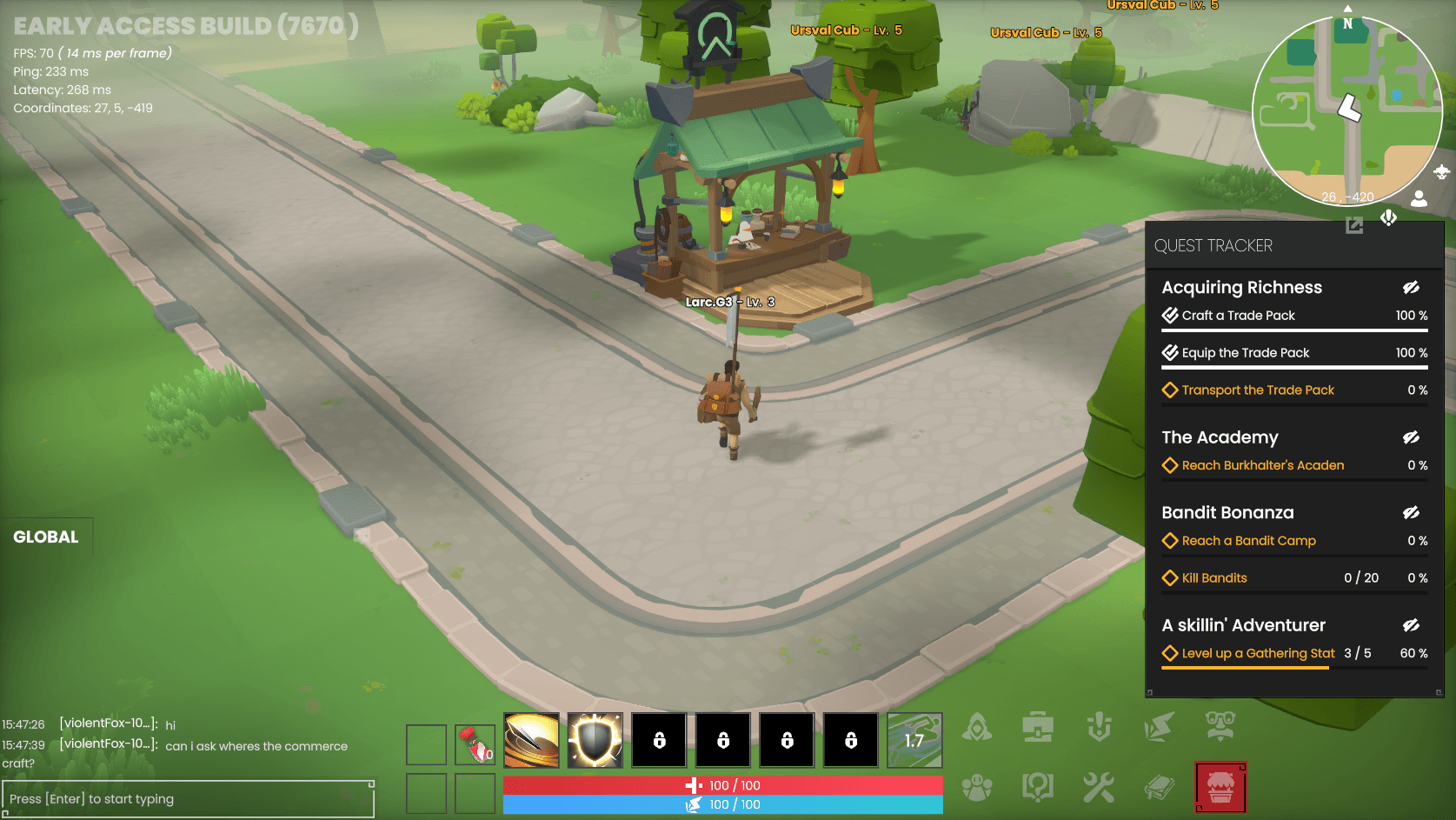
Task: Select the Reach a Bandit Camp objective
Action: (1248, 541)
